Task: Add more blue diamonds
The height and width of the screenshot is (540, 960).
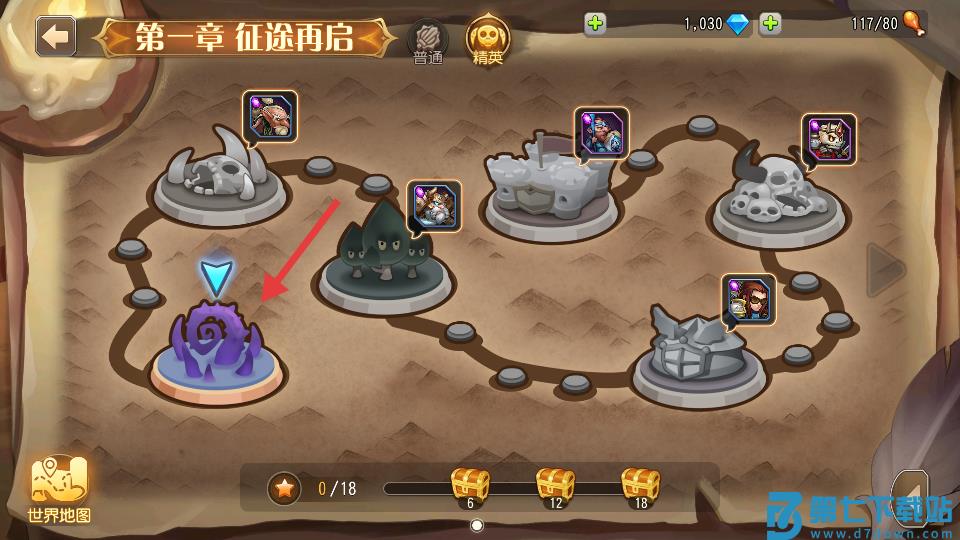Action: (x=596, y=24)
